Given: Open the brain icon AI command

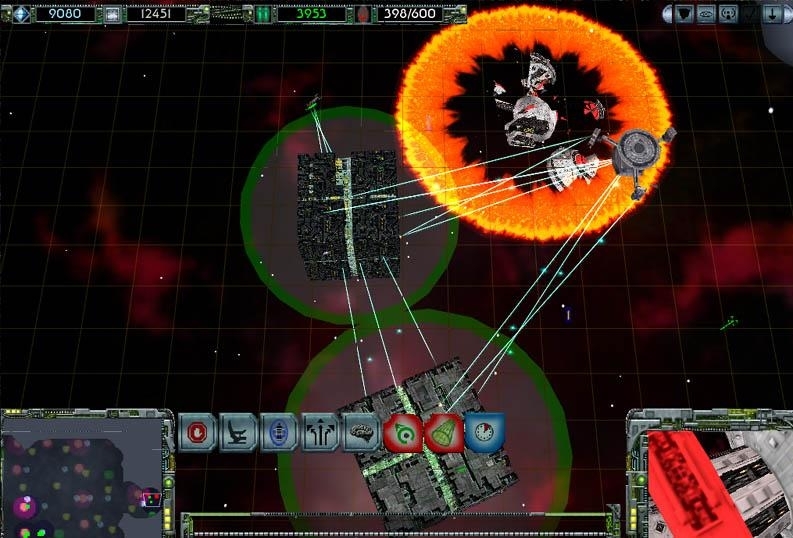Looking at the screenshot, I should [x=359, y=433].
